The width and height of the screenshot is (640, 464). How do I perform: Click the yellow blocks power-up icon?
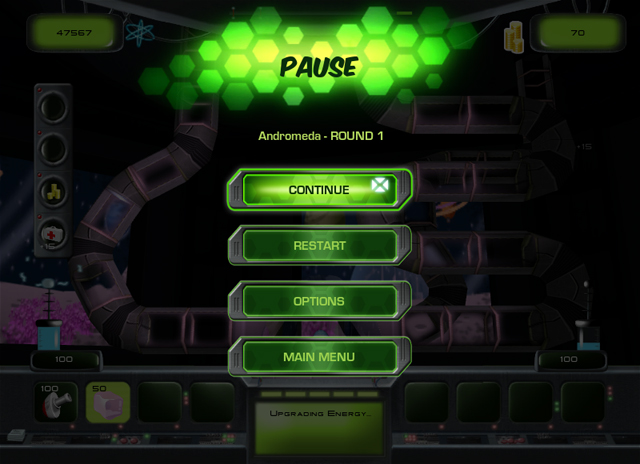[54, 192]
